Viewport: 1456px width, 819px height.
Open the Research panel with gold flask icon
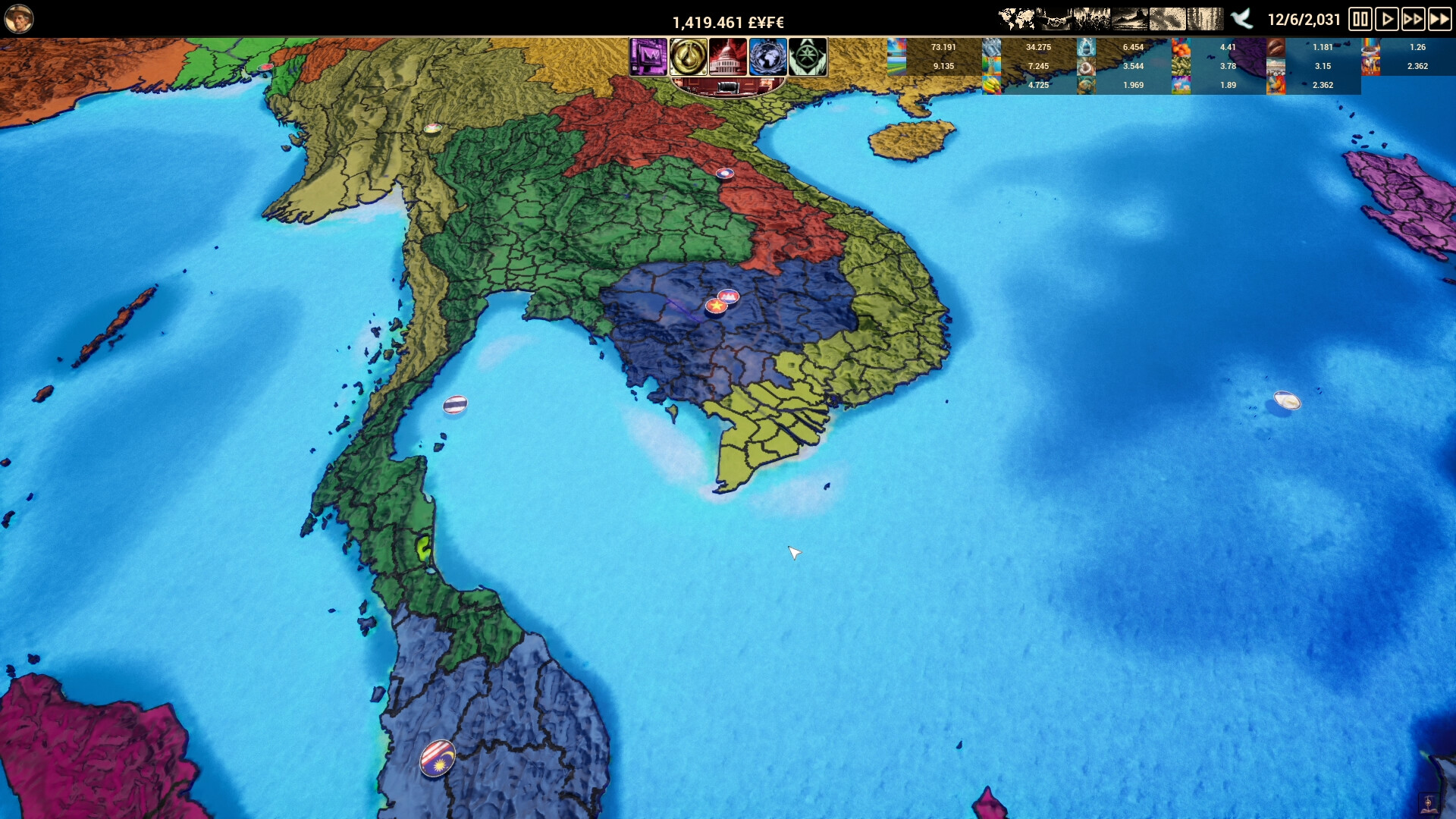coord(689,57)
